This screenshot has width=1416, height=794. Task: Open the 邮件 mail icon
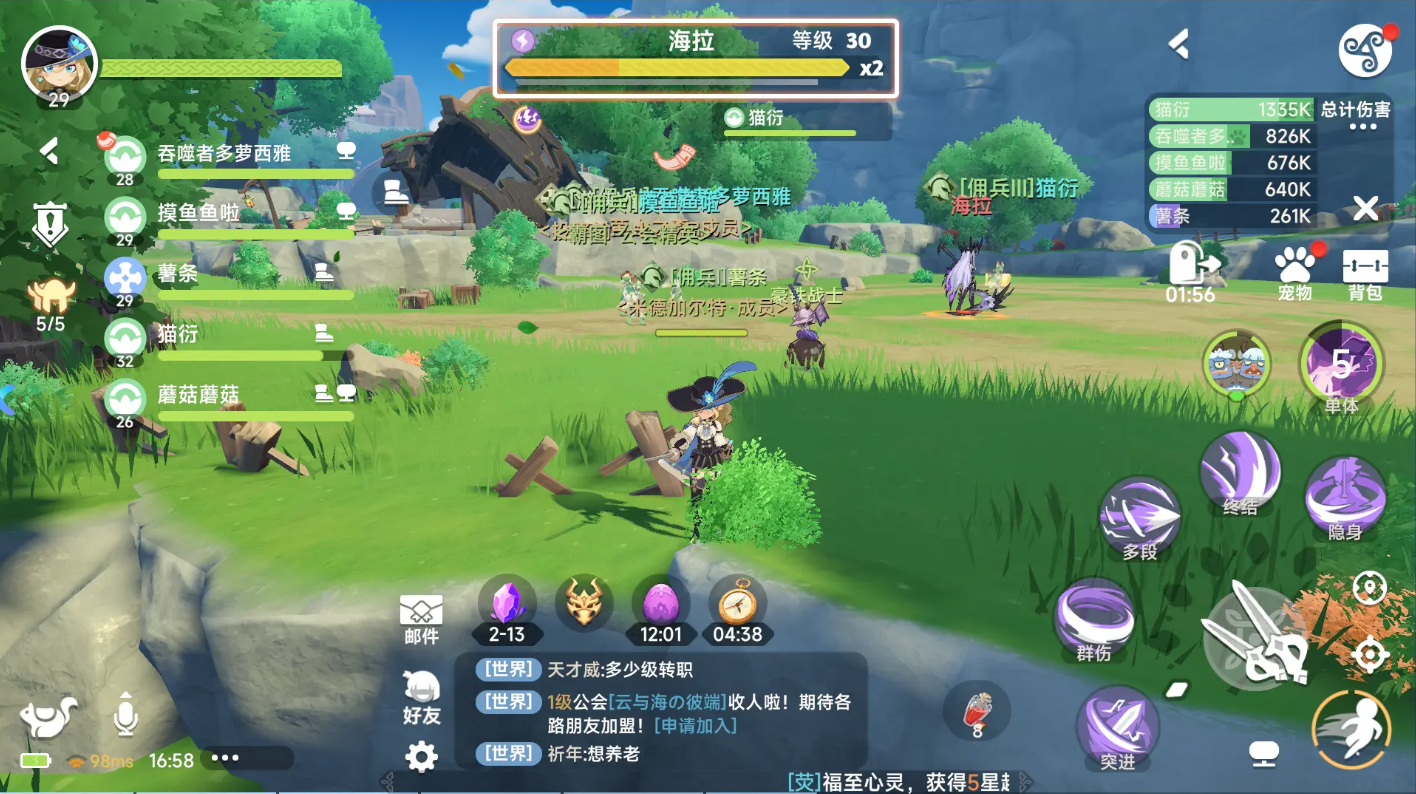click(421, 615)
